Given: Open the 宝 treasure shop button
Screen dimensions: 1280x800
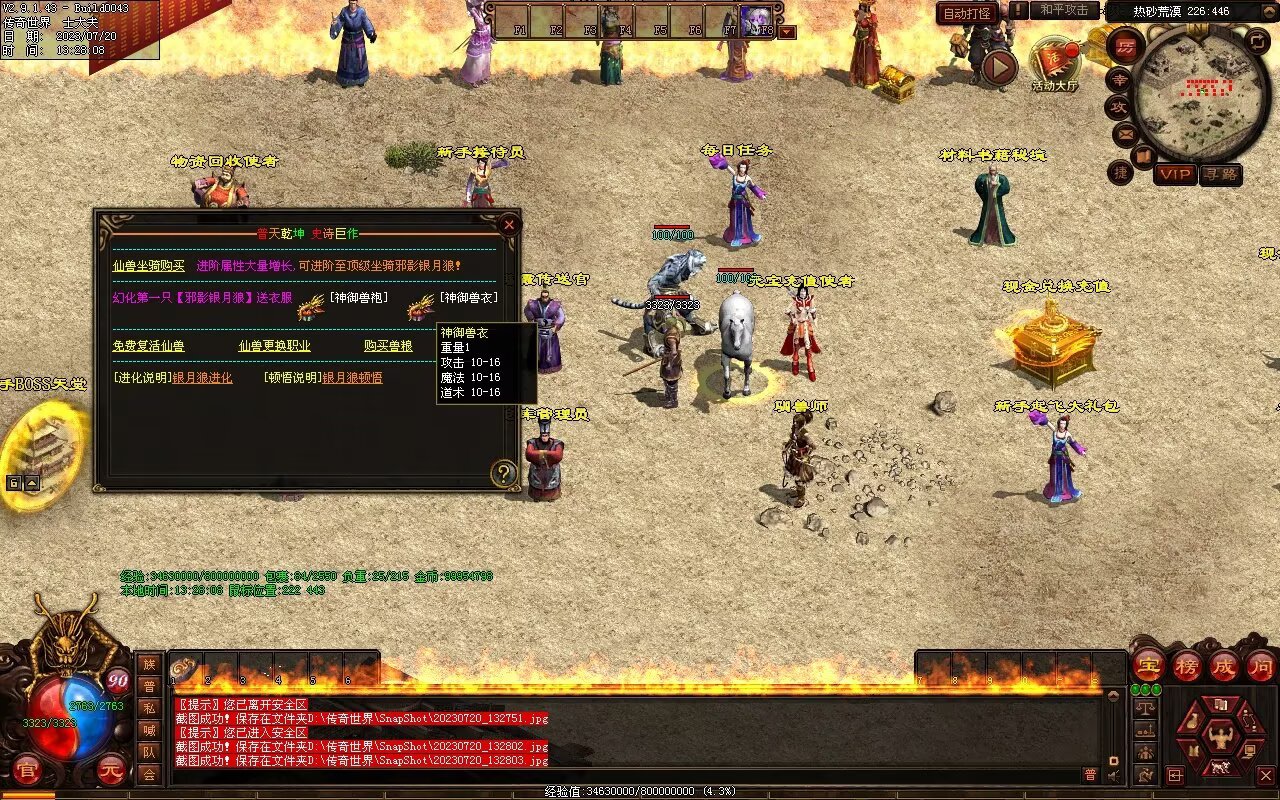Looking at the screenshot, I should point(1148,665).
